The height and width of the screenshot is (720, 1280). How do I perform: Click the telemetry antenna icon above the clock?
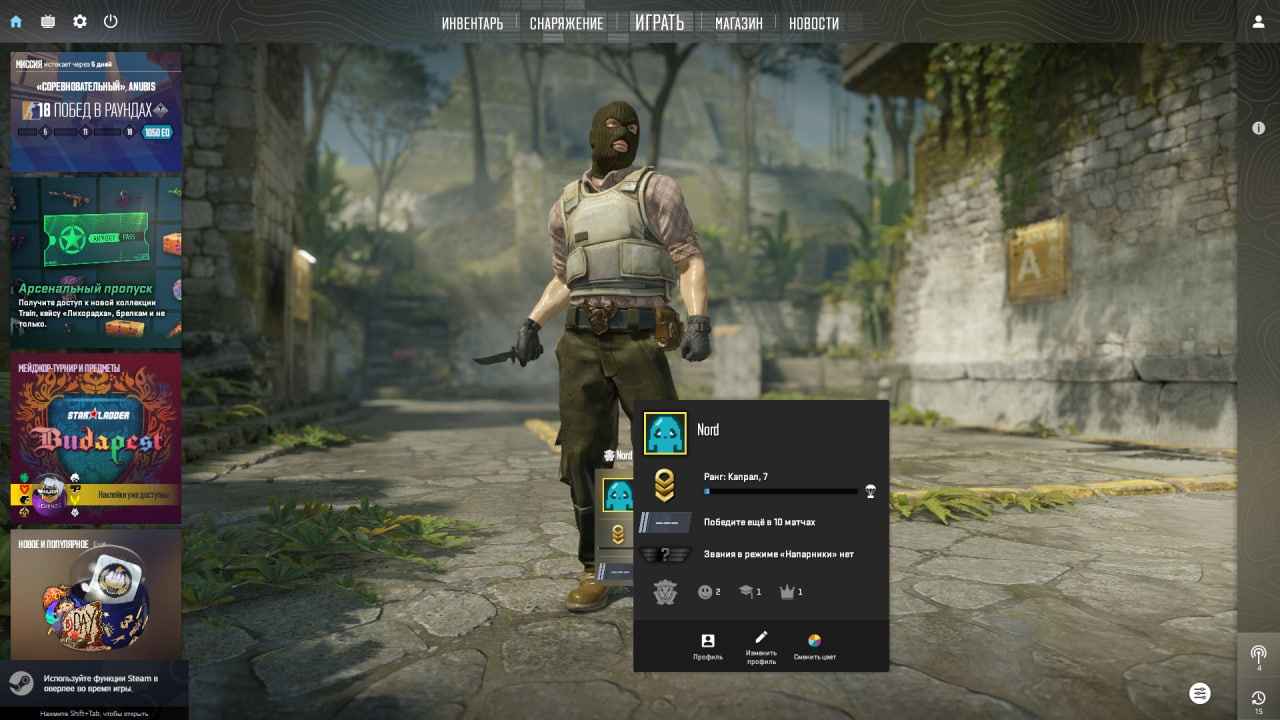[x=1257, y=655]
